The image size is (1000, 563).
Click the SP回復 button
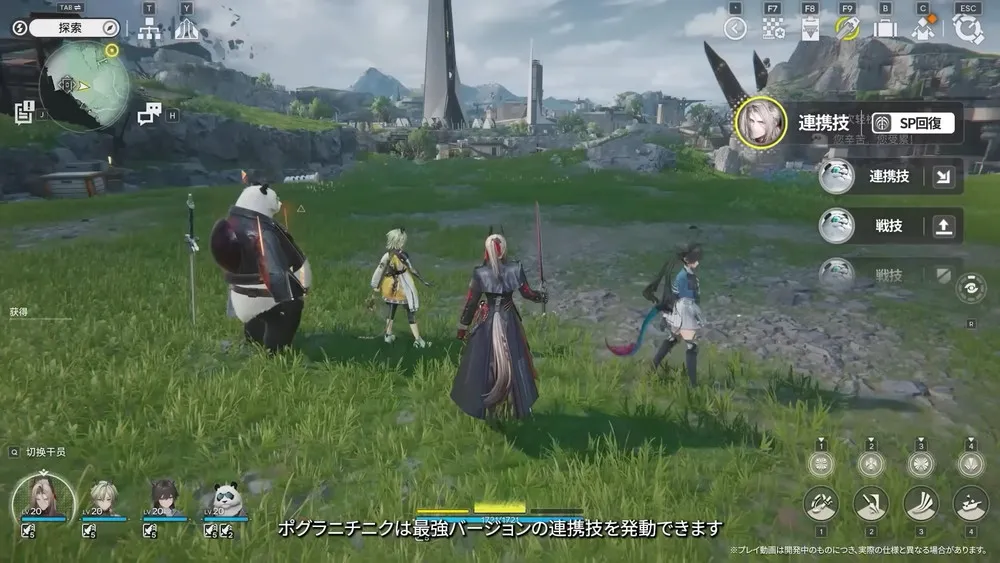pos(911,123)
